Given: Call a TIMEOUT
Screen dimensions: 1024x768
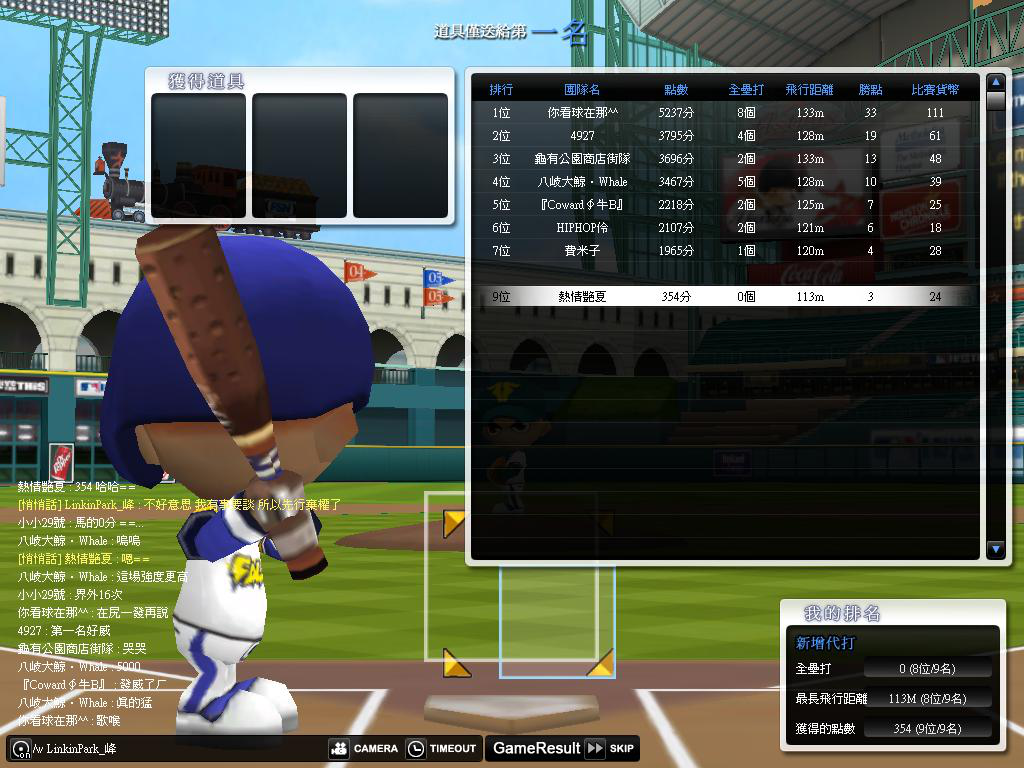Looking at the screenshot, I should [x=442, y=748].
